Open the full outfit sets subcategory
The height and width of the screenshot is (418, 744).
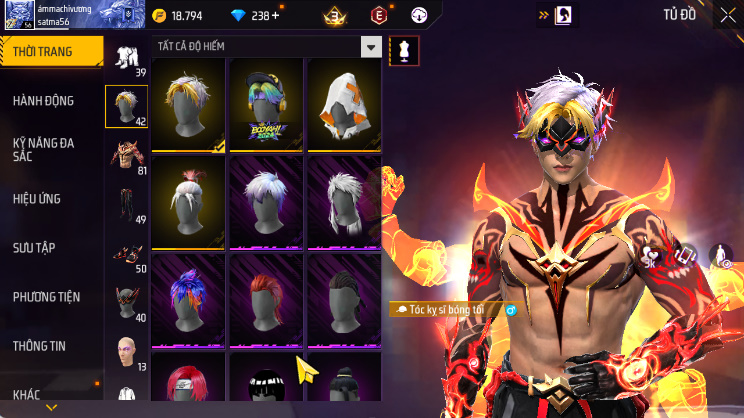[127, 57]
